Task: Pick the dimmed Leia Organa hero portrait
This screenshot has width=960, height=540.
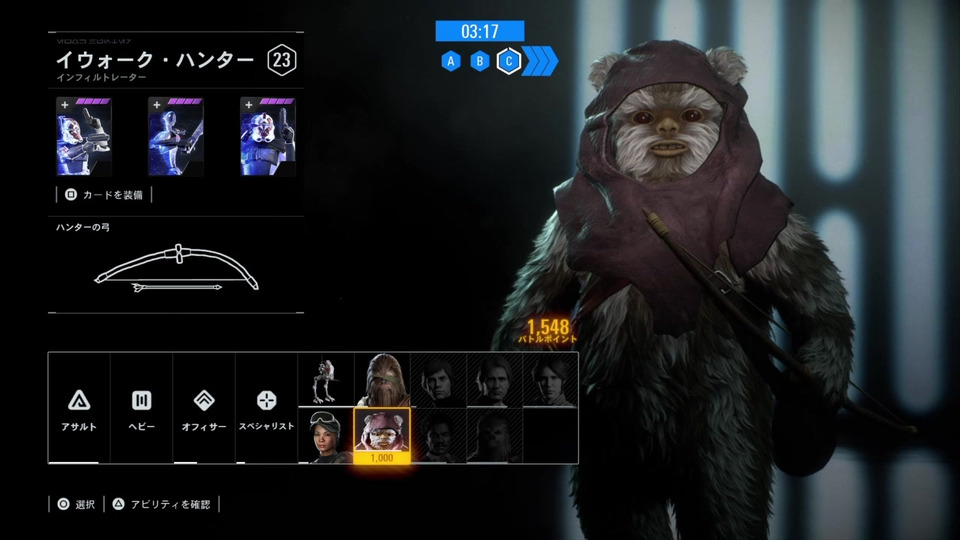Action: coord(550,380)
